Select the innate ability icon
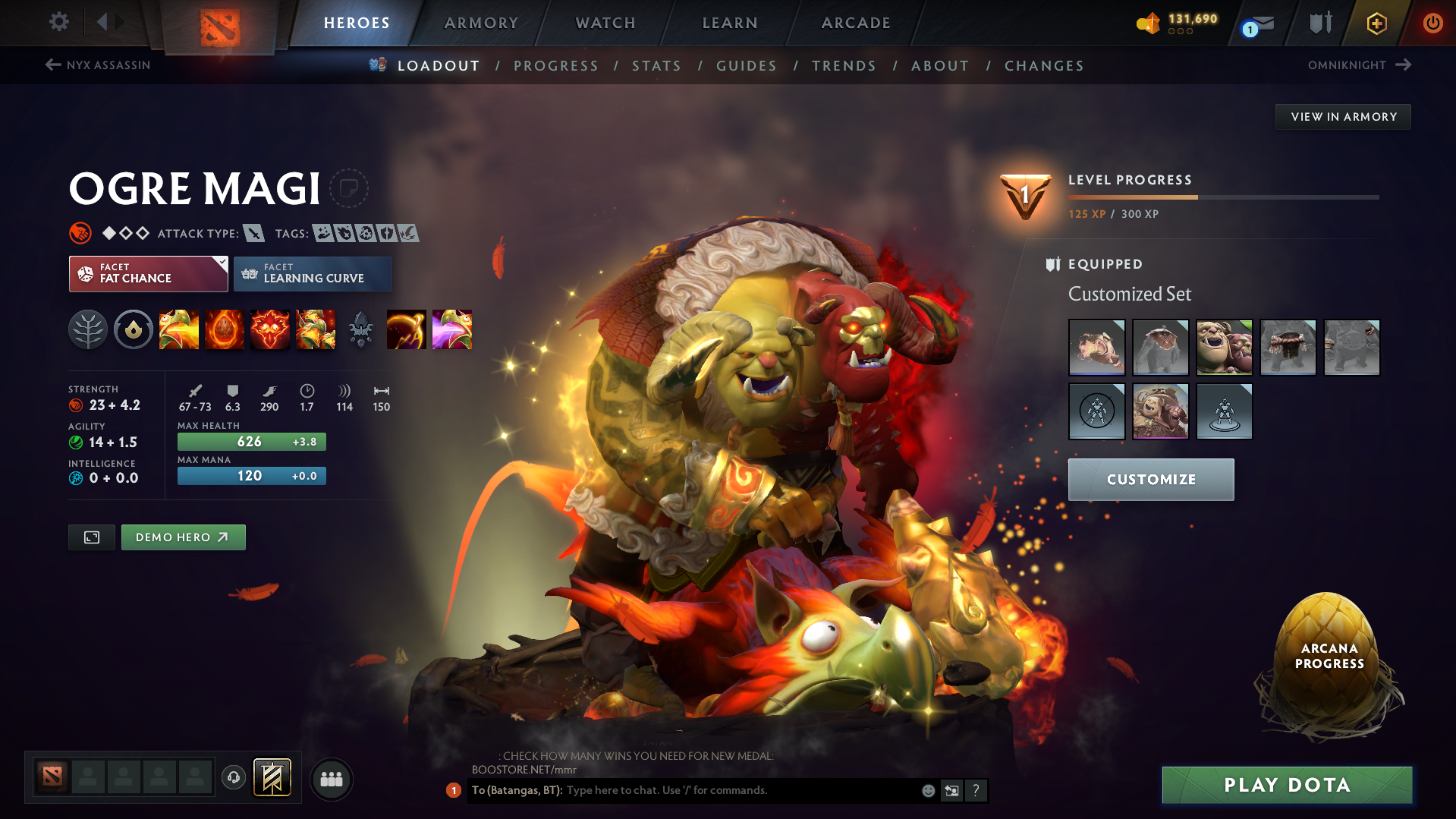Screen dimensions: 1456x819 pos(134,329)
